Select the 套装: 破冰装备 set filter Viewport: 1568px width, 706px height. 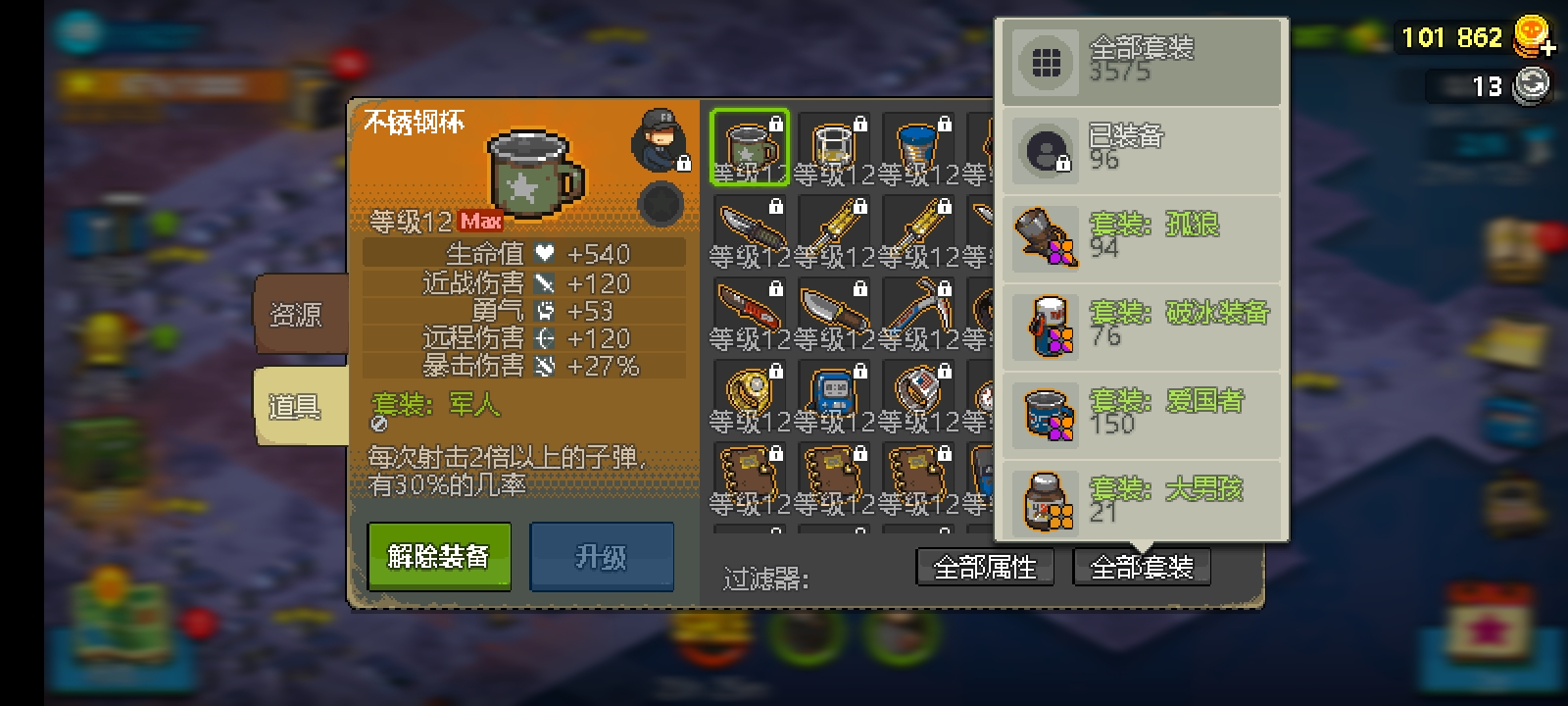pyautogui.click(x=1142, y=326)
